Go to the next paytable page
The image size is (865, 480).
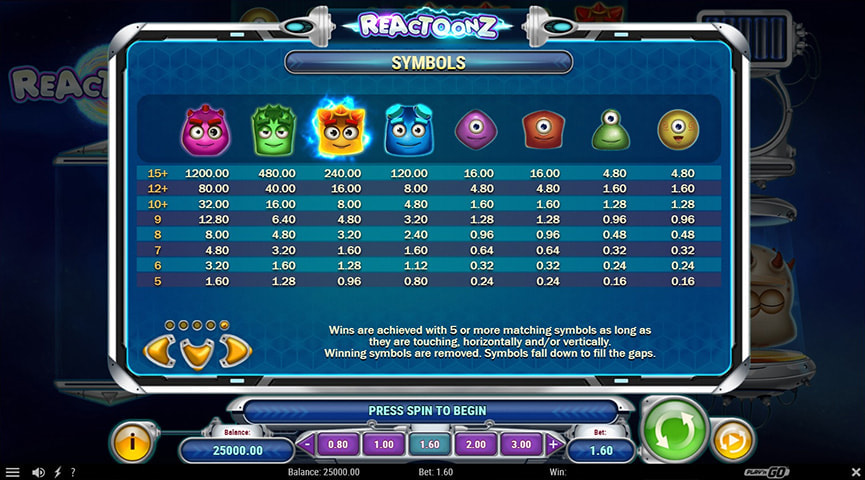tap(233, 350)
